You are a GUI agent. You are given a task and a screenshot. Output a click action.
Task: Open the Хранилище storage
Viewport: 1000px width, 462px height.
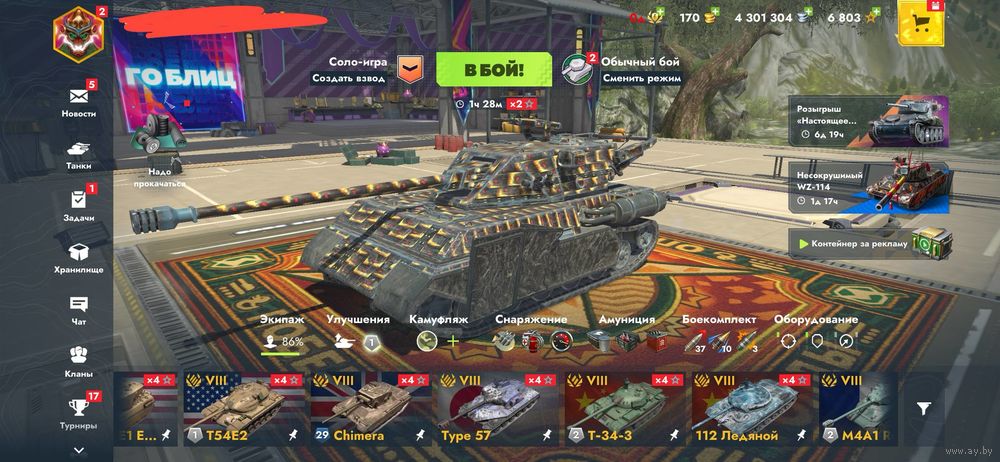(x=79, y=256)
